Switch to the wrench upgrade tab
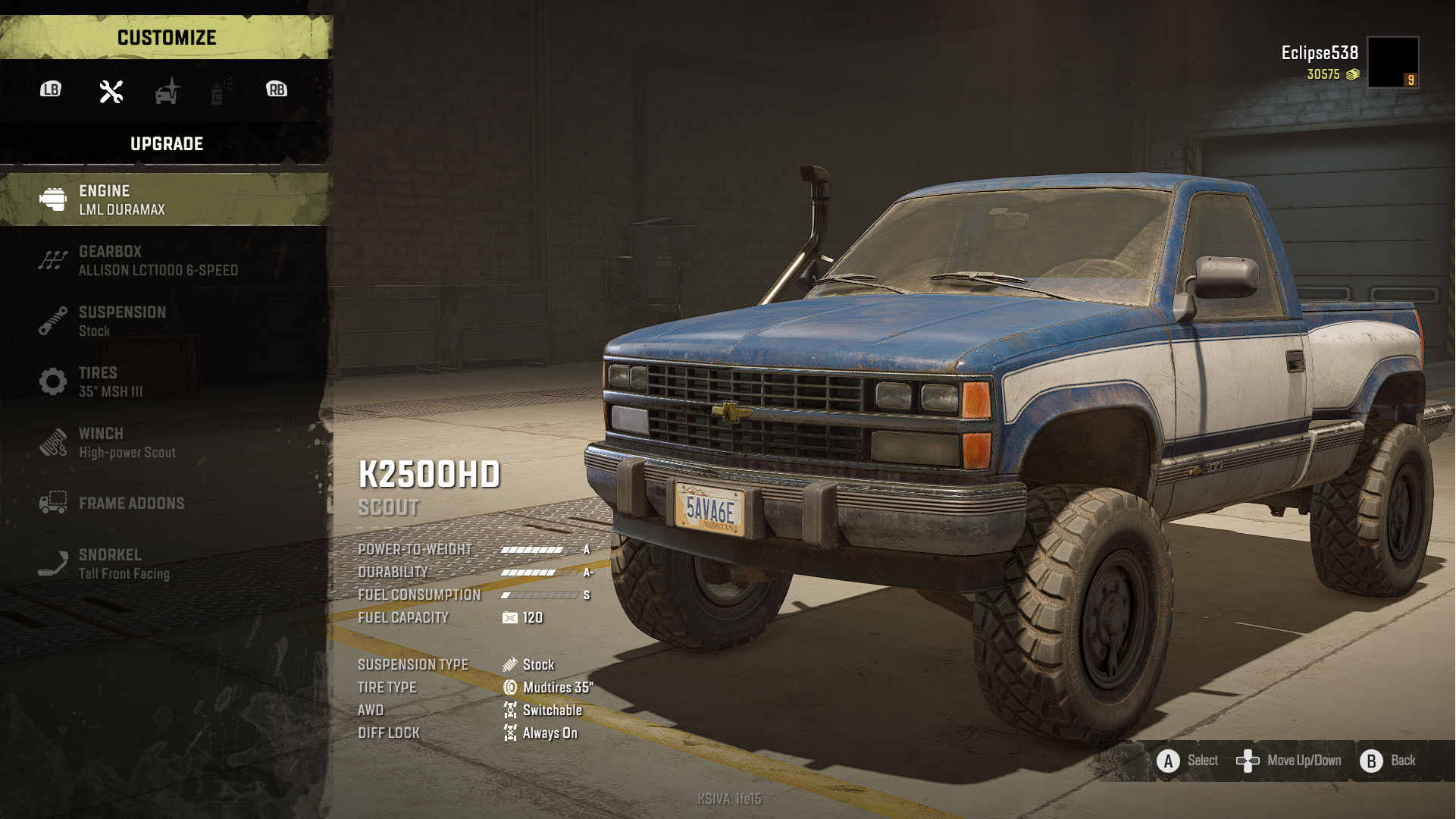This screenshot has height=819, width=1456. coord(111,92)
